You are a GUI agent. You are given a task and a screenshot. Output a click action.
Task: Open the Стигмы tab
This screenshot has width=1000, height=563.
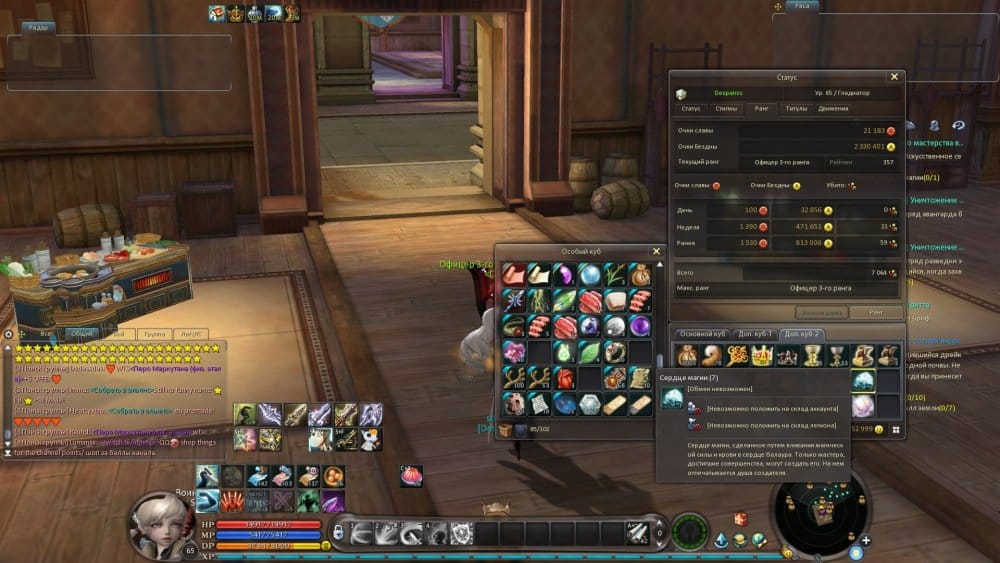[x=727, y=108]
